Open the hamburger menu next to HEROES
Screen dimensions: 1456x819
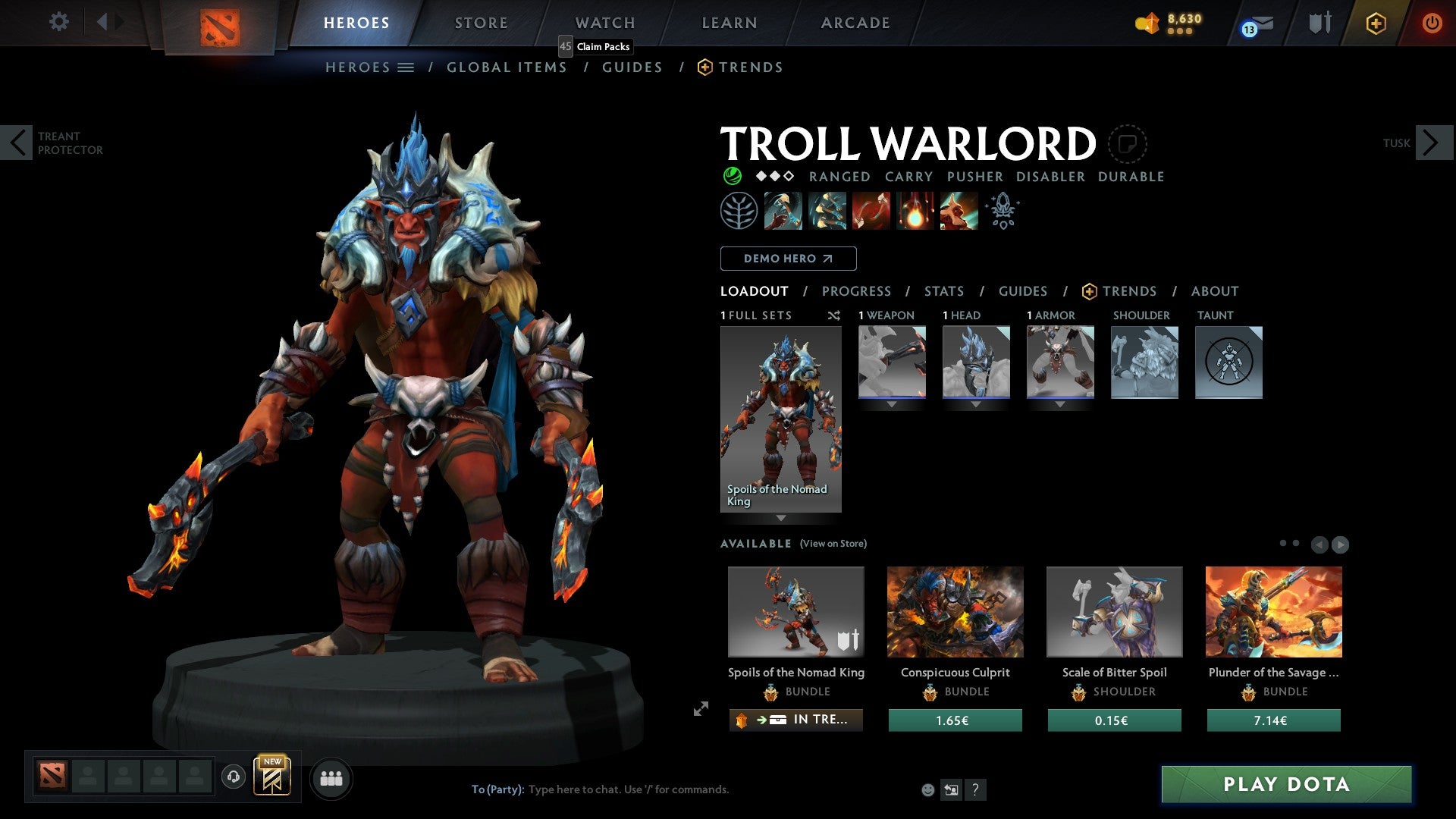click(407, 67)
